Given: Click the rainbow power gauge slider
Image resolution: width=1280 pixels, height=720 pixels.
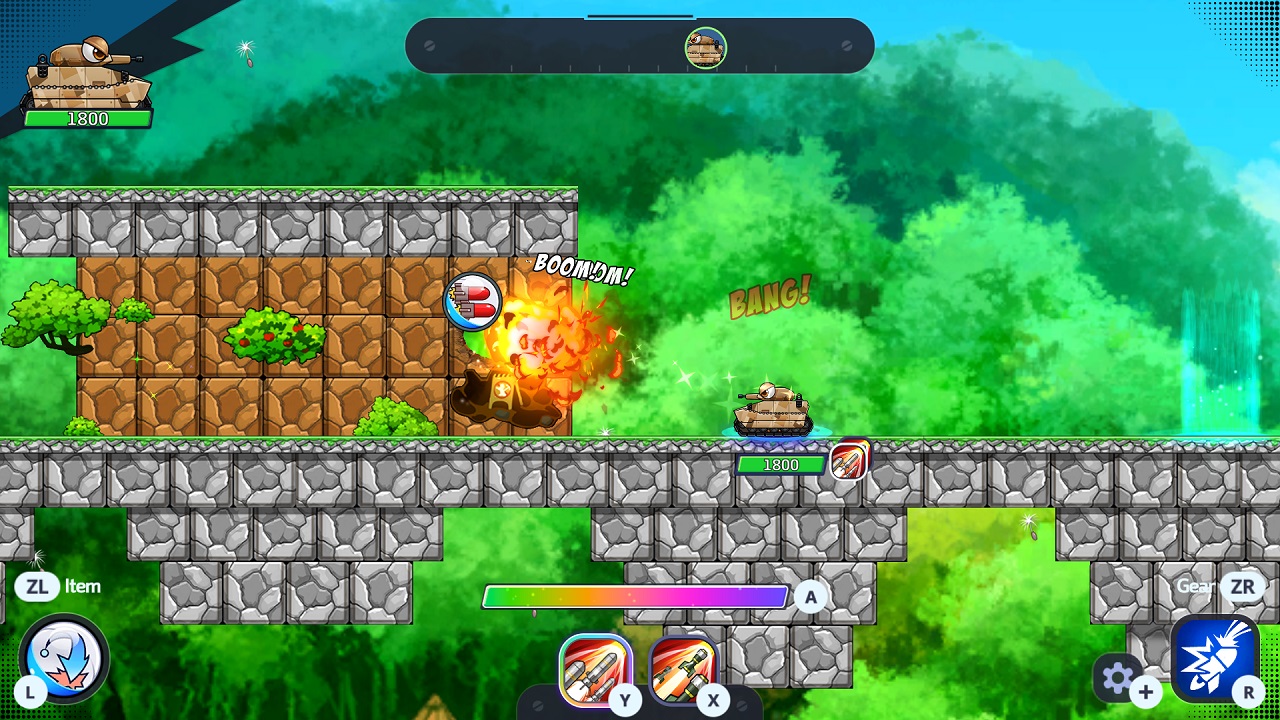Looking at the screenshot, I should coord(635,597).
